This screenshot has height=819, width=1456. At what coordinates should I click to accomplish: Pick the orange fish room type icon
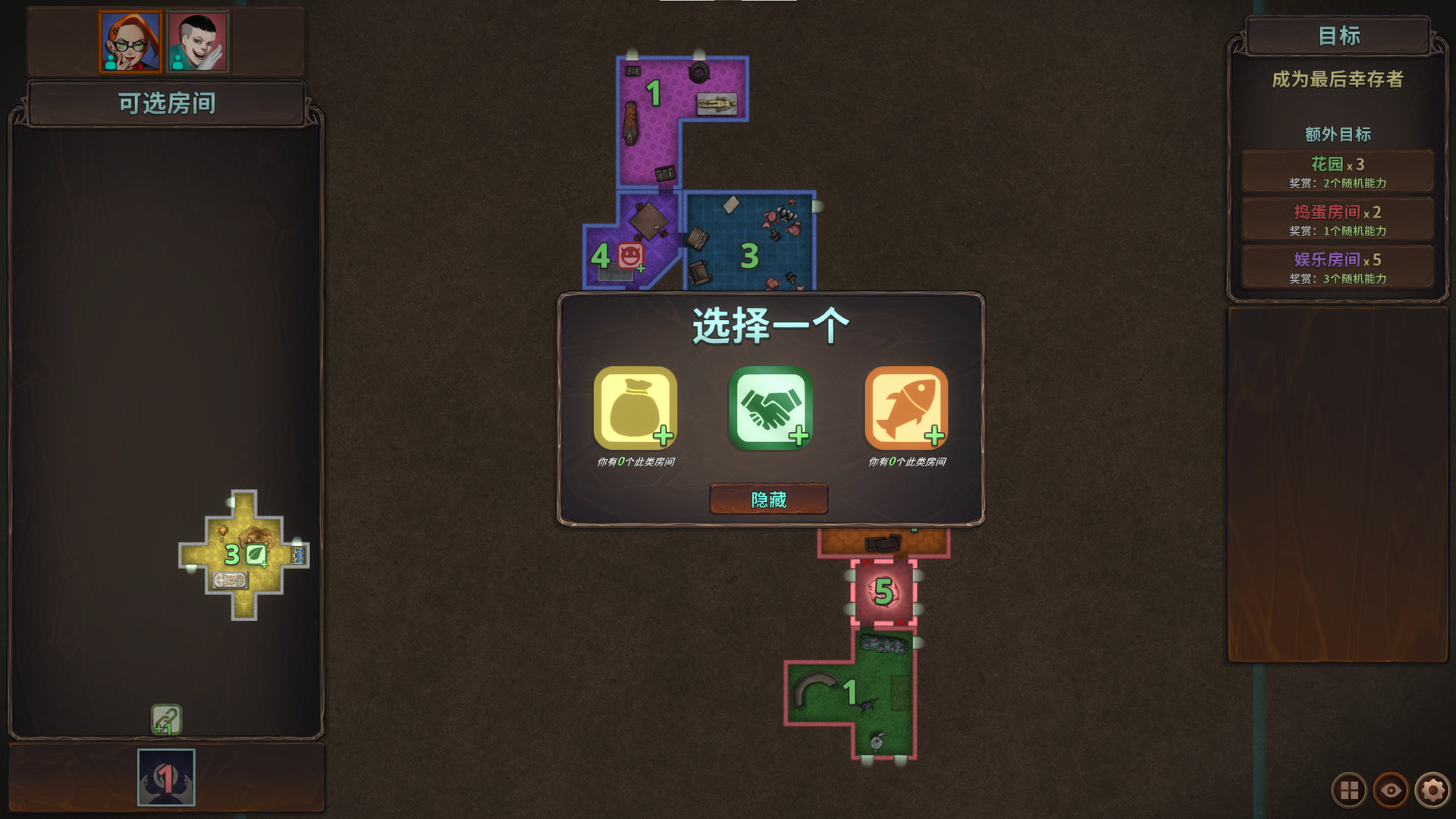[908, 408]
